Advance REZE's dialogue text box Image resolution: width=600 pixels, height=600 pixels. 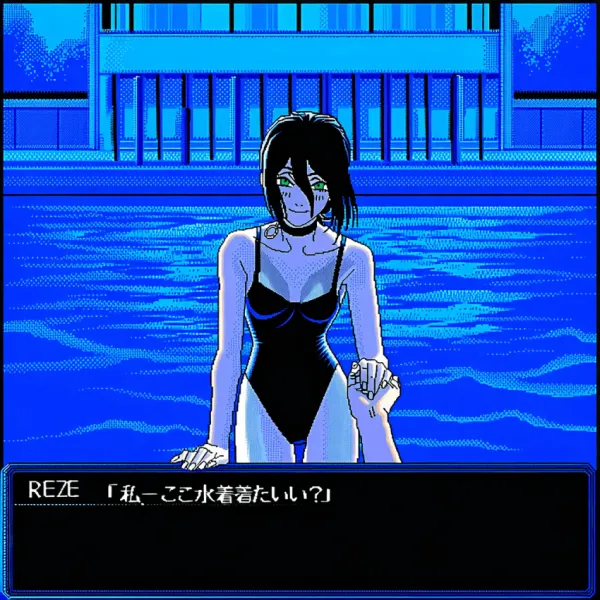[300, 530]
